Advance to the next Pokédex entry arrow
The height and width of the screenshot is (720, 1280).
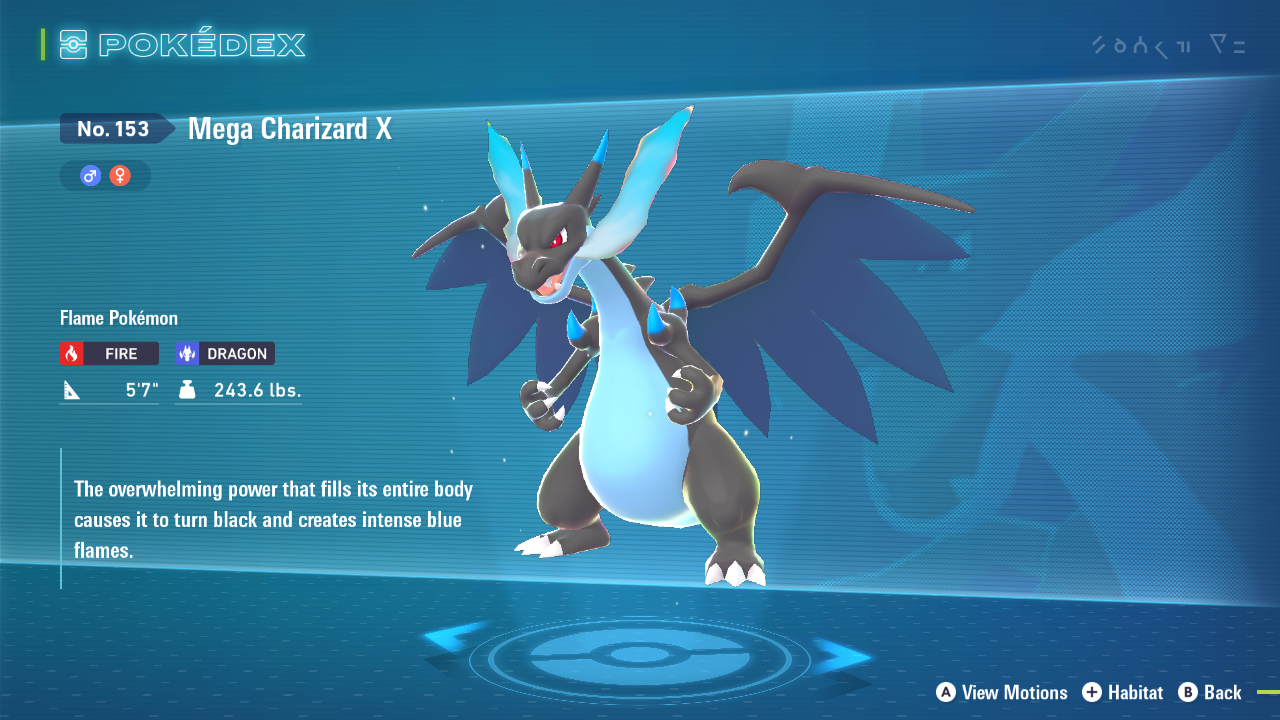point(842,656)
